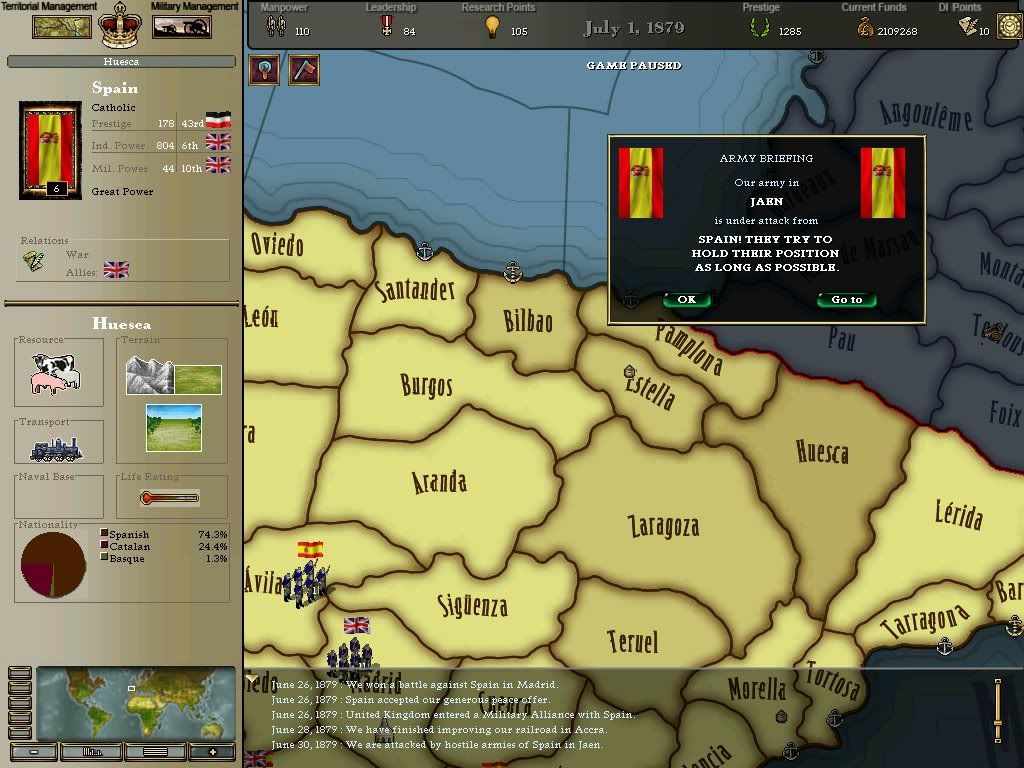The image size is (1024, 768).
Task: Select the Spanish army unit near Ávila
Action: 305,582
